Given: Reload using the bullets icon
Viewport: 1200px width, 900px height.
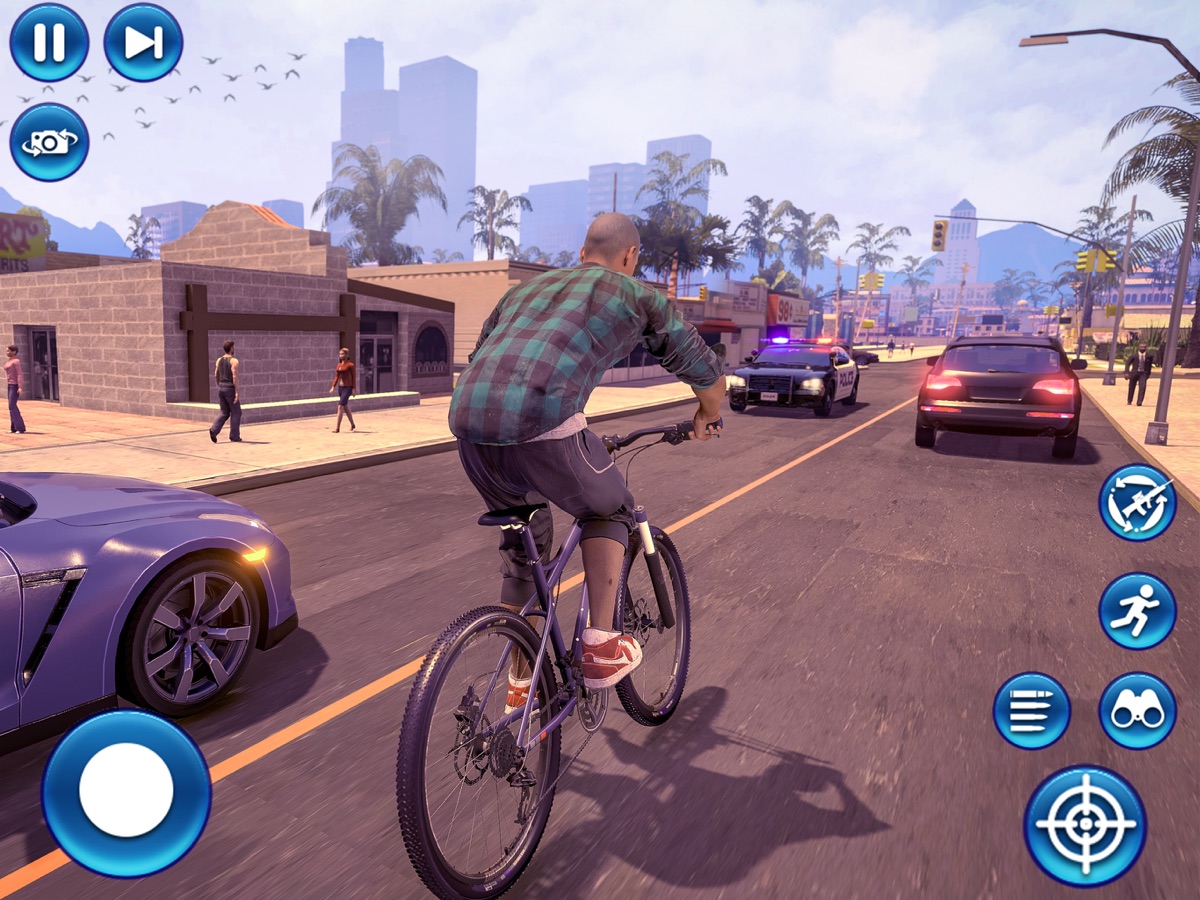Looking at the screenshot, I should [x=1031, y=710].
